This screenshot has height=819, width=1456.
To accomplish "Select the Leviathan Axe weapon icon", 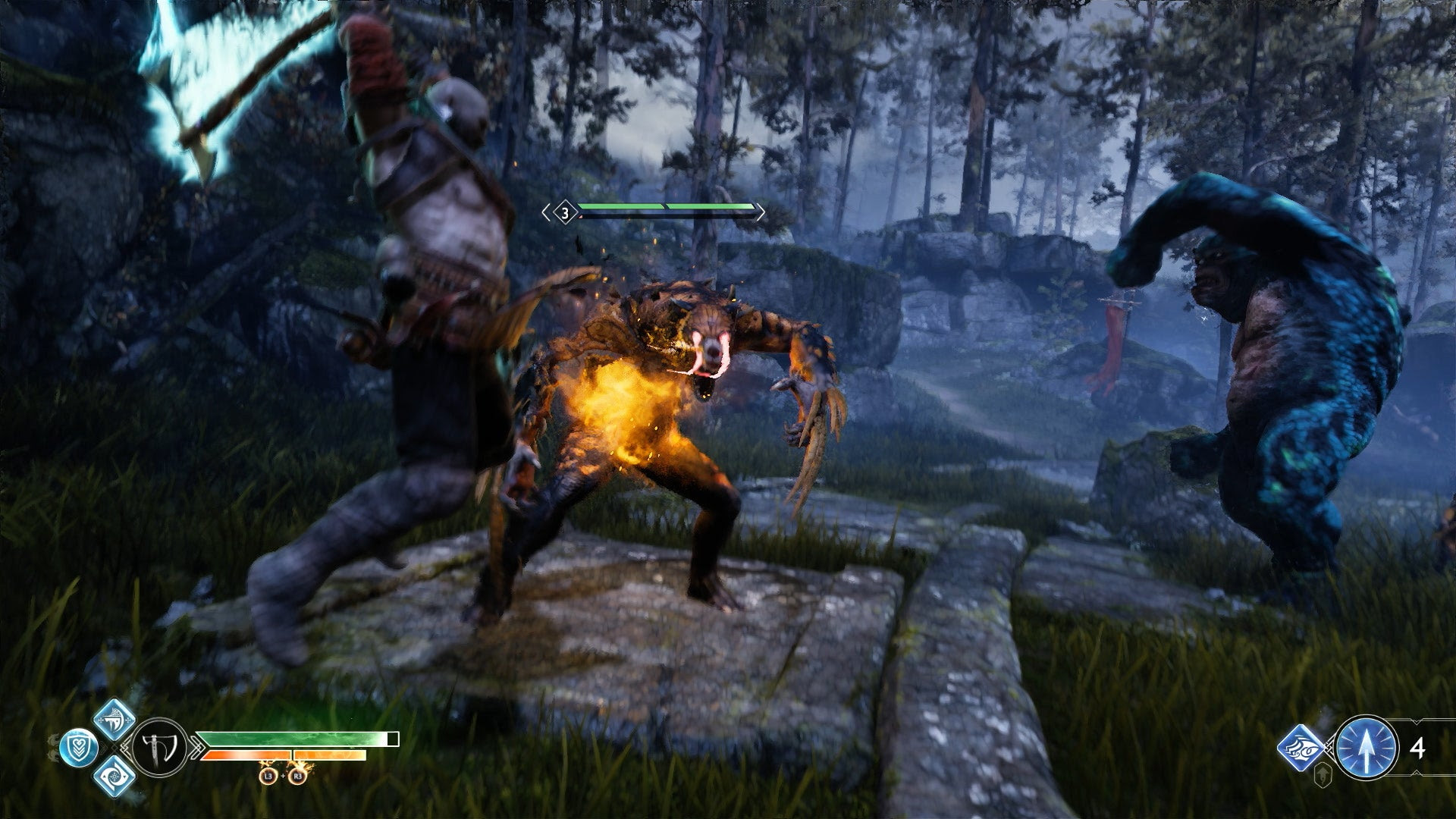I will (160, 748).
